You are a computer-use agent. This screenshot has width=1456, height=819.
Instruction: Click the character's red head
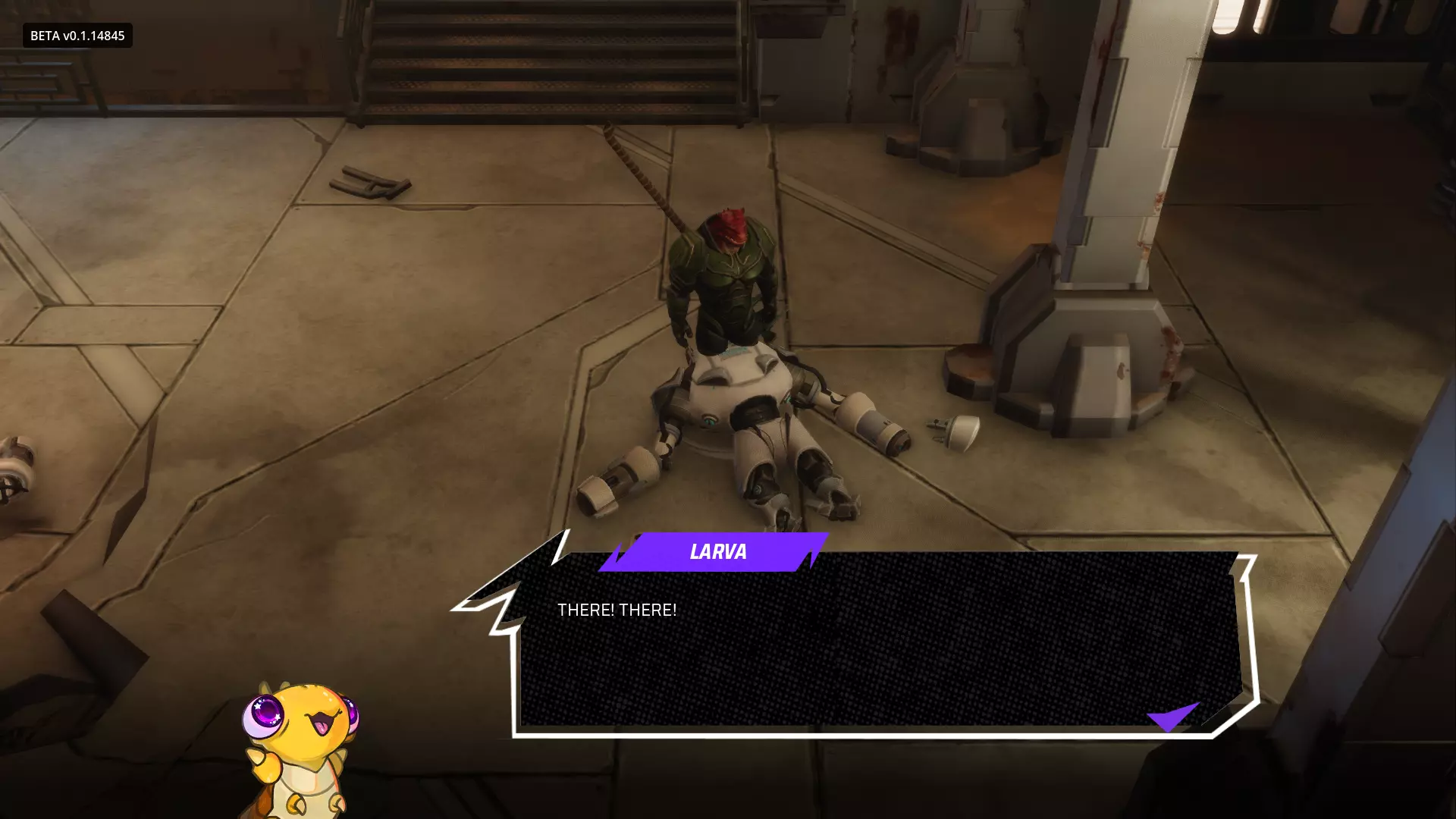tap(730, 227)
